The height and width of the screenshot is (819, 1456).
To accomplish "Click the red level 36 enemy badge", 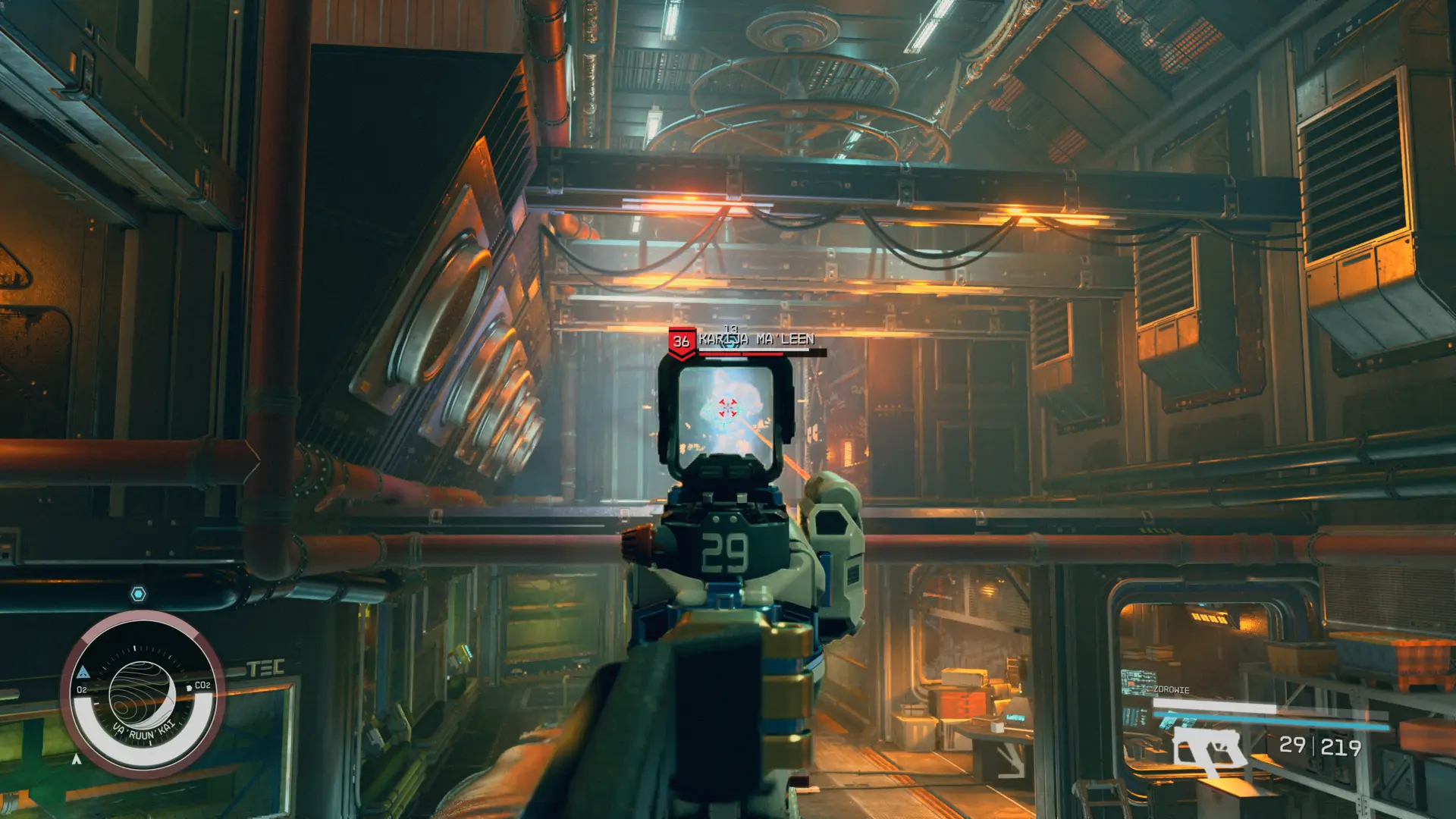I will pyautogui.click(x=681, y=342).
